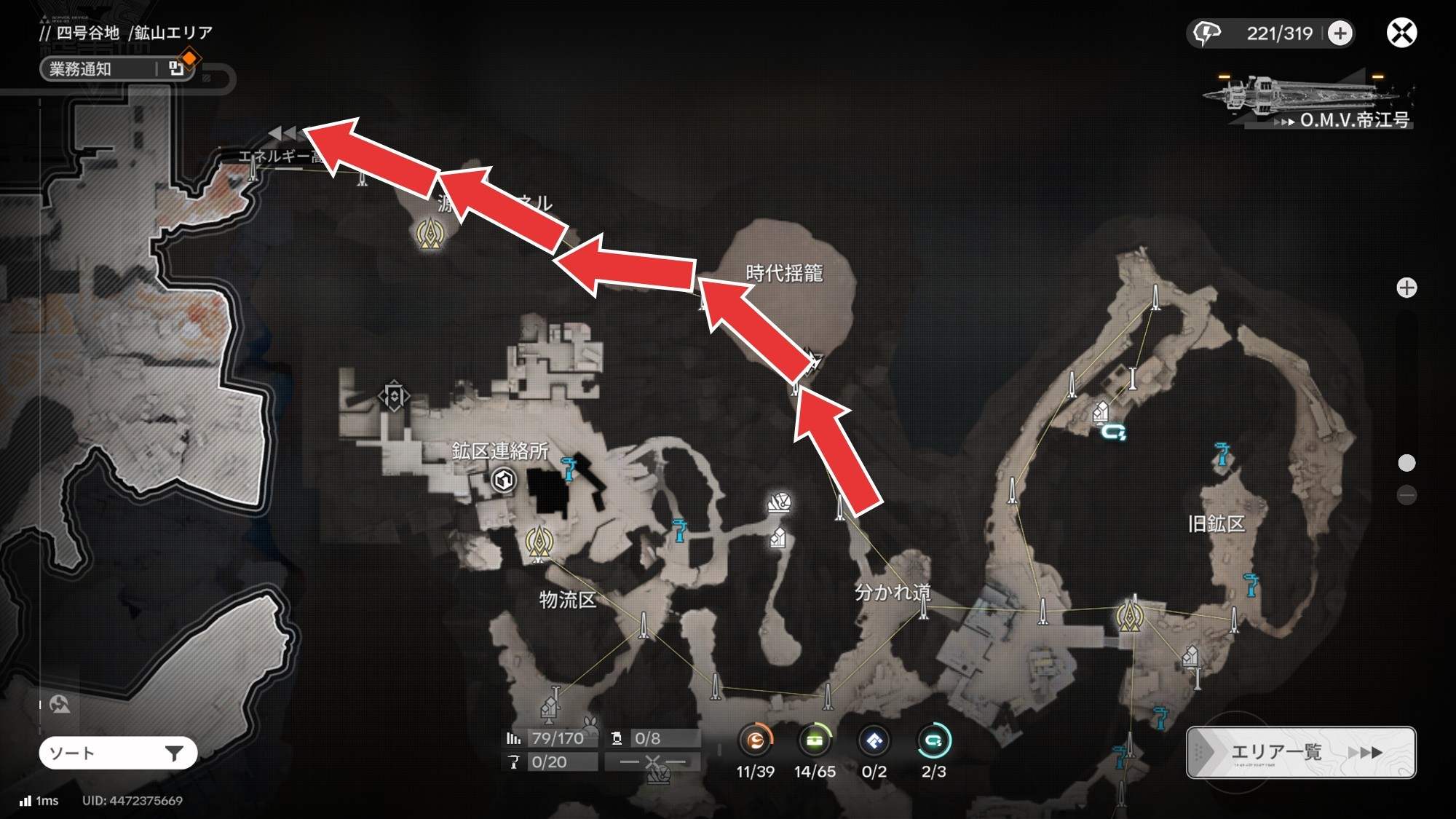
Task: Select the teleport marker near 物流区
Action: pyautogui.click(x=539, y=544)
